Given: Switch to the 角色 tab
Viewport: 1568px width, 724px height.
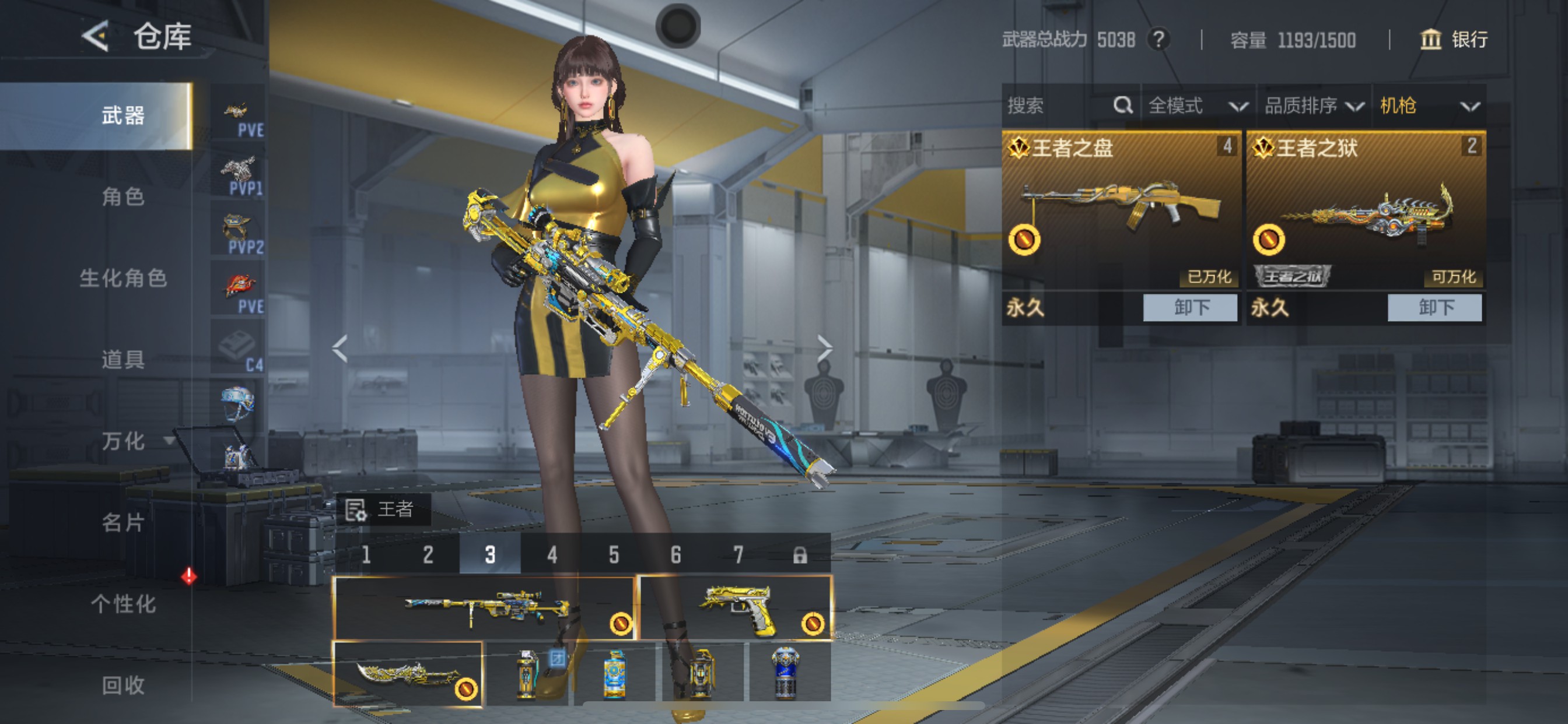Looking at the screenshot, I should (123, 196).
